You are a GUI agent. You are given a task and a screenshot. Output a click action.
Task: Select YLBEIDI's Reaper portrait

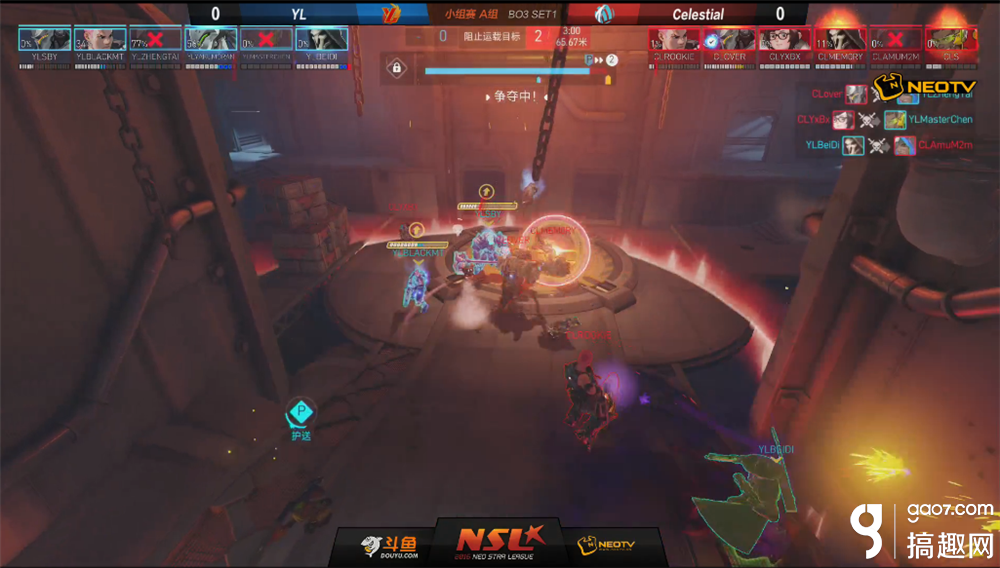click(x=321, y=39)
